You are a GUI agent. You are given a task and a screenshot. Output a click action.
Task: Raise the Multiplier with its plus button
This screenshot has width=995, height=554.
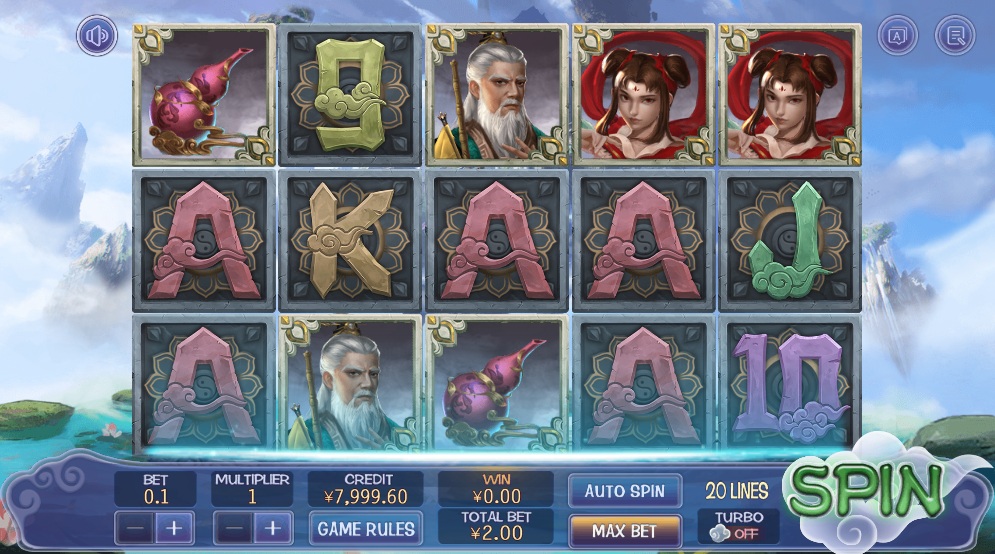point(272,527)
